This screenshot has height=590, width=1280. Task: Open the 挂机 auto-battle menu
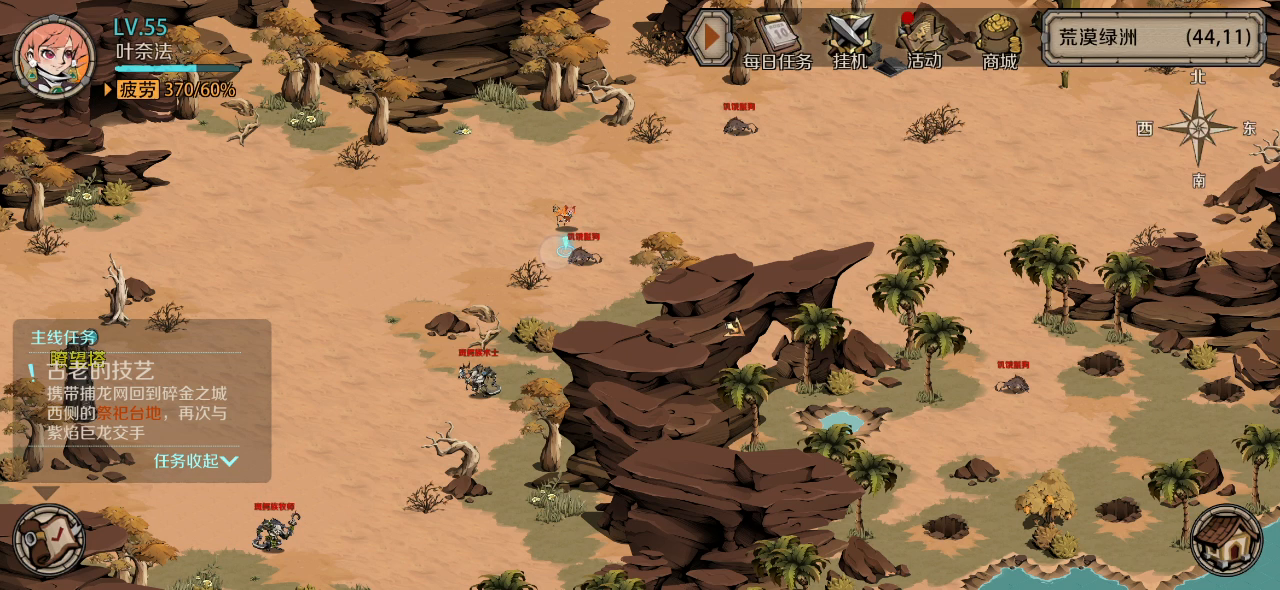pos(851,41)
